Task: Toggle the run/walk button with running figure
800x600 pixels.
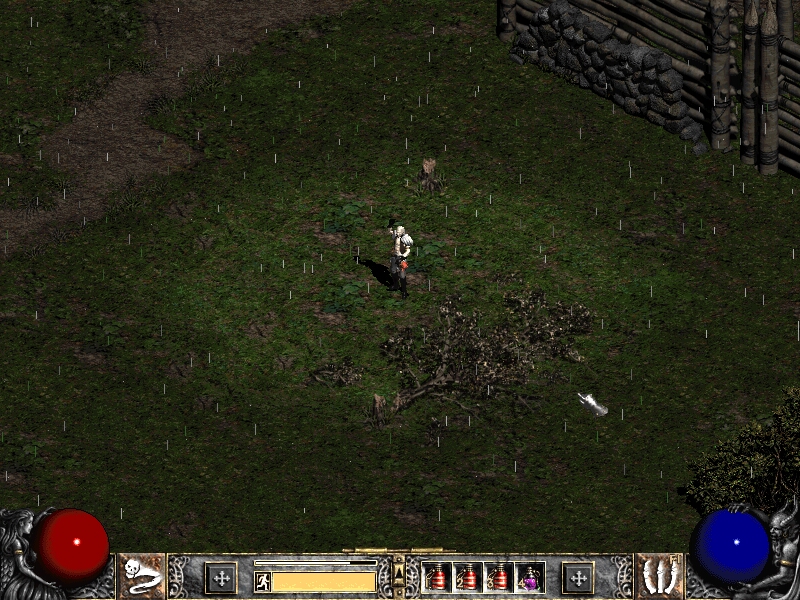Action: 263,581
